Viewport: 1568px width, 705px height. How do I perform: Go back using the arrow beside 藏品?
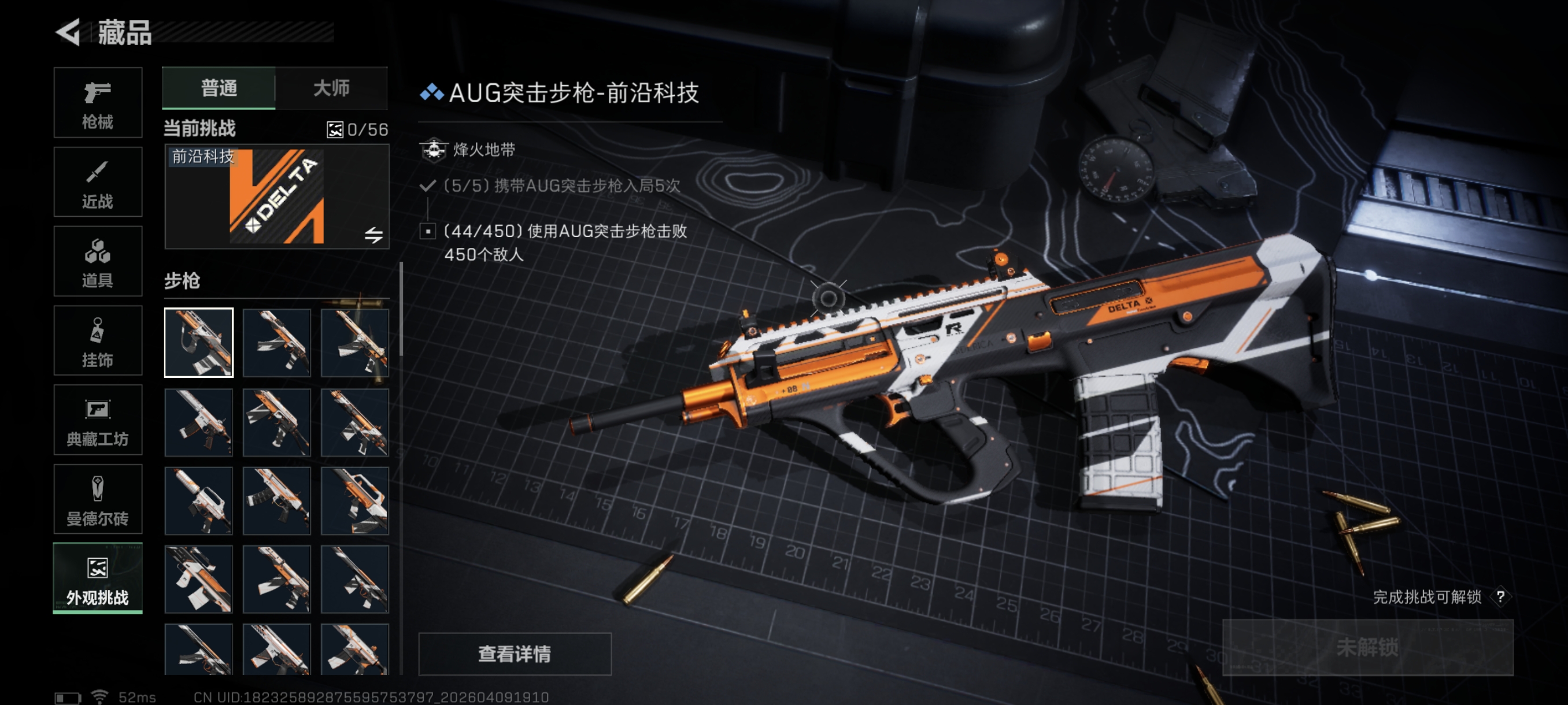[x=68, y=32]
